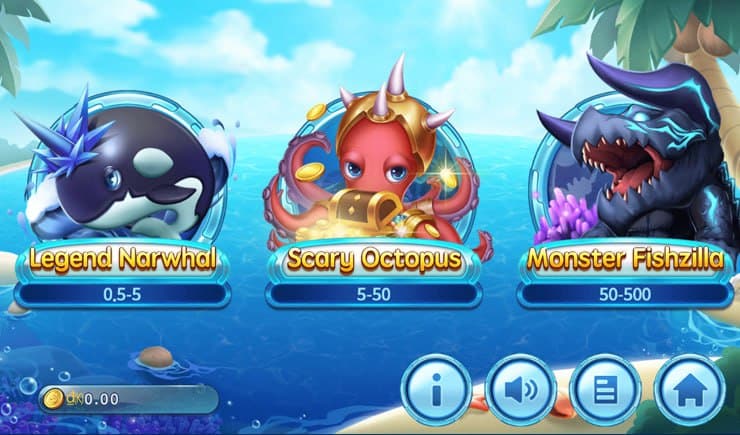Open the list menu button
This screenshot has height=435, width=740.
point(605,389)
